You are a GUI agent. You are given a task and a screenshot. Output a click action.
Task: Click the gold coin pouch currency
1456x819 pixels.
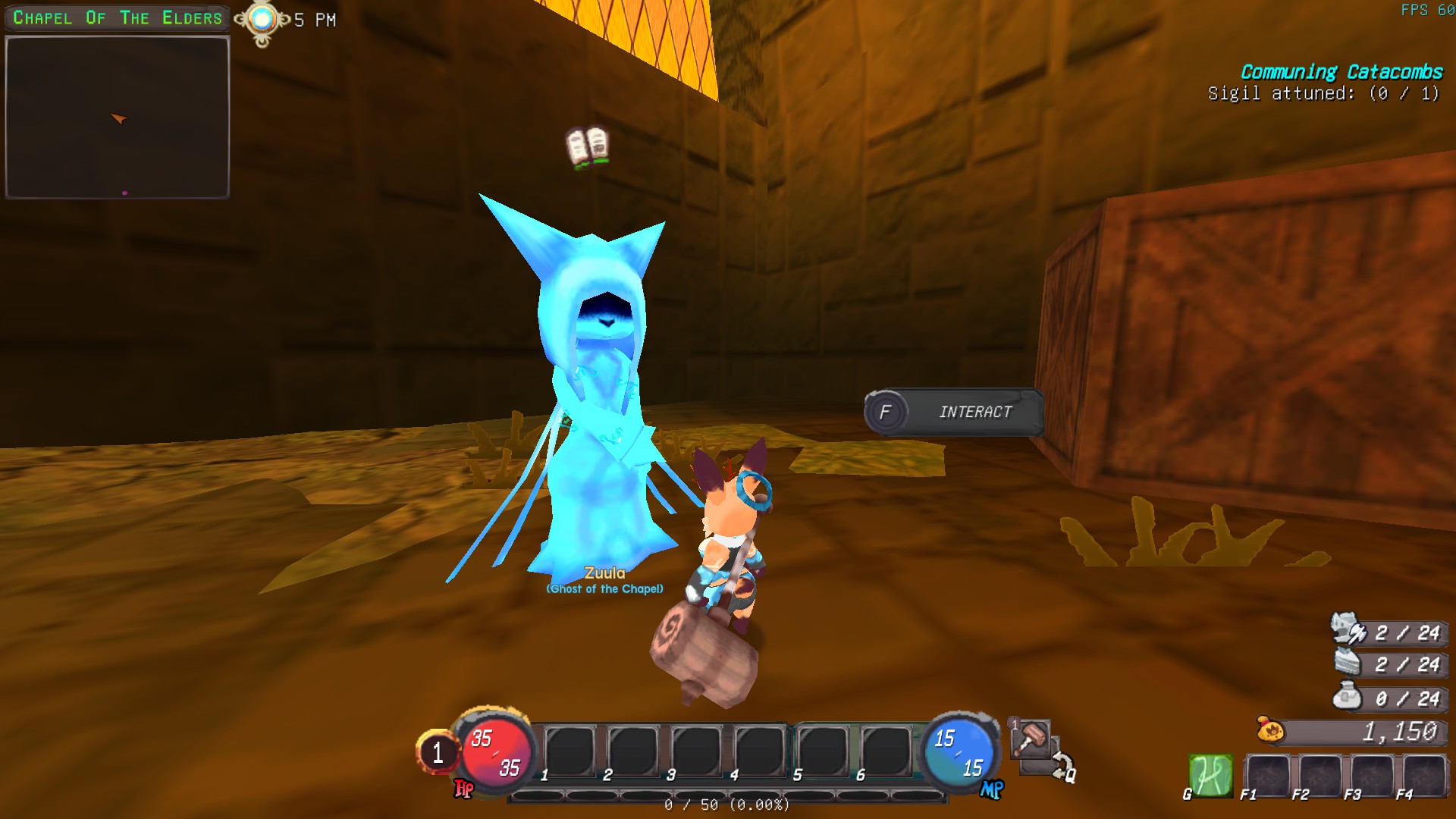(1271, 731)
